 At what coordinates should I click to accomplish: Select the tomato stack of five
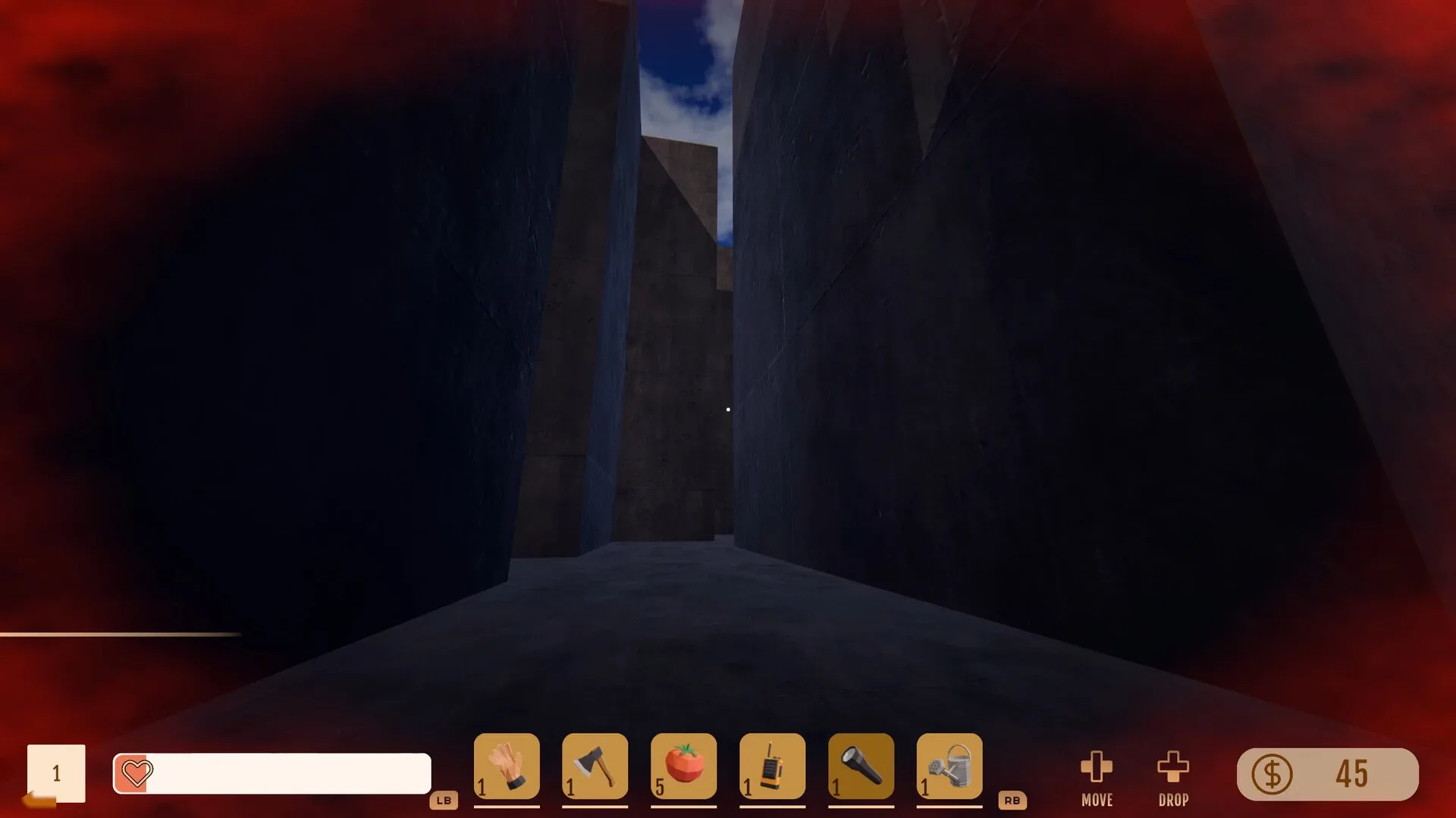pos(683,767)
